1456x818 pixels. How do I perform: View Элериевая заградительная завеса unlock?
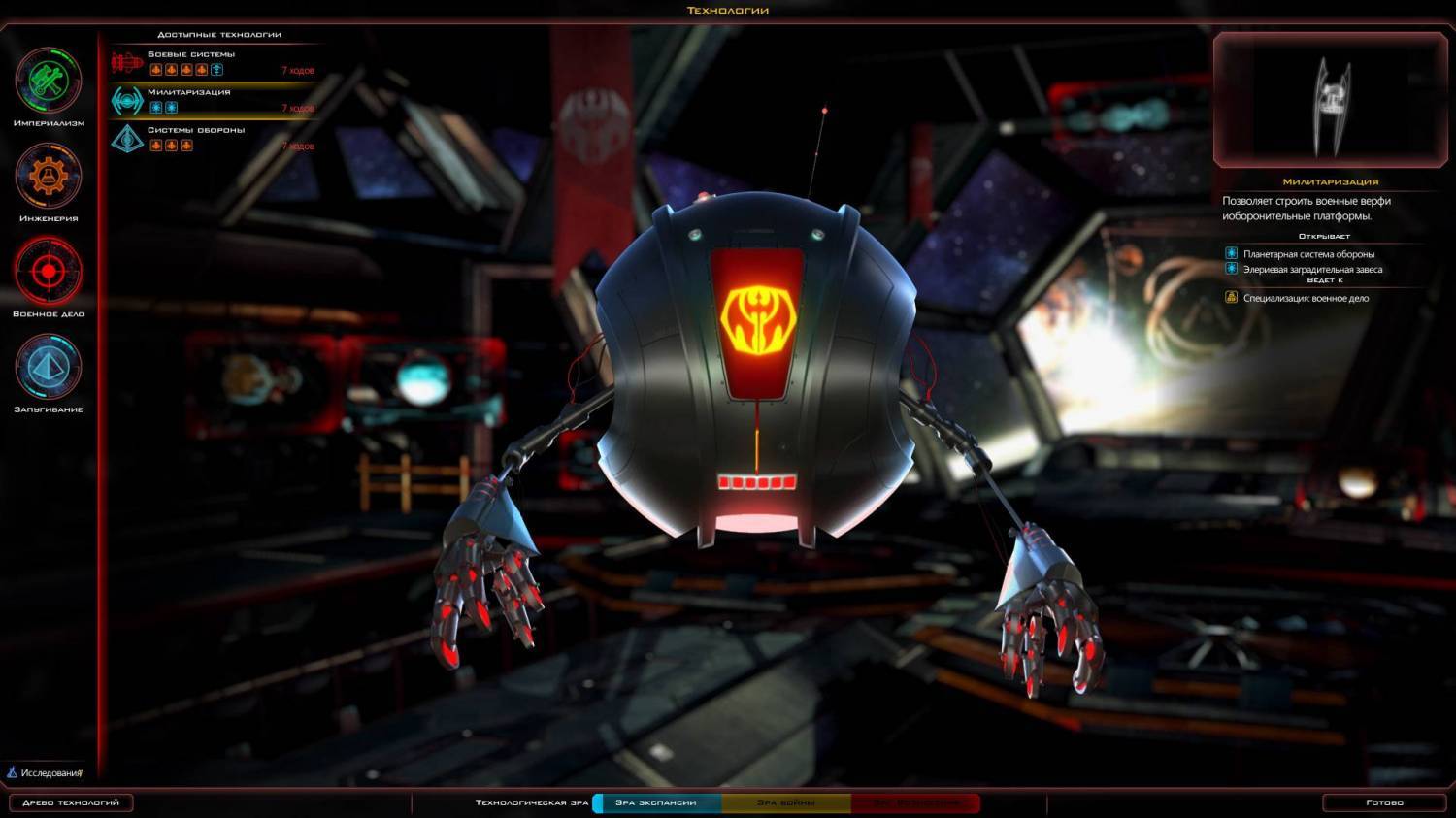pyautogui.click(x=1311, y=270)
